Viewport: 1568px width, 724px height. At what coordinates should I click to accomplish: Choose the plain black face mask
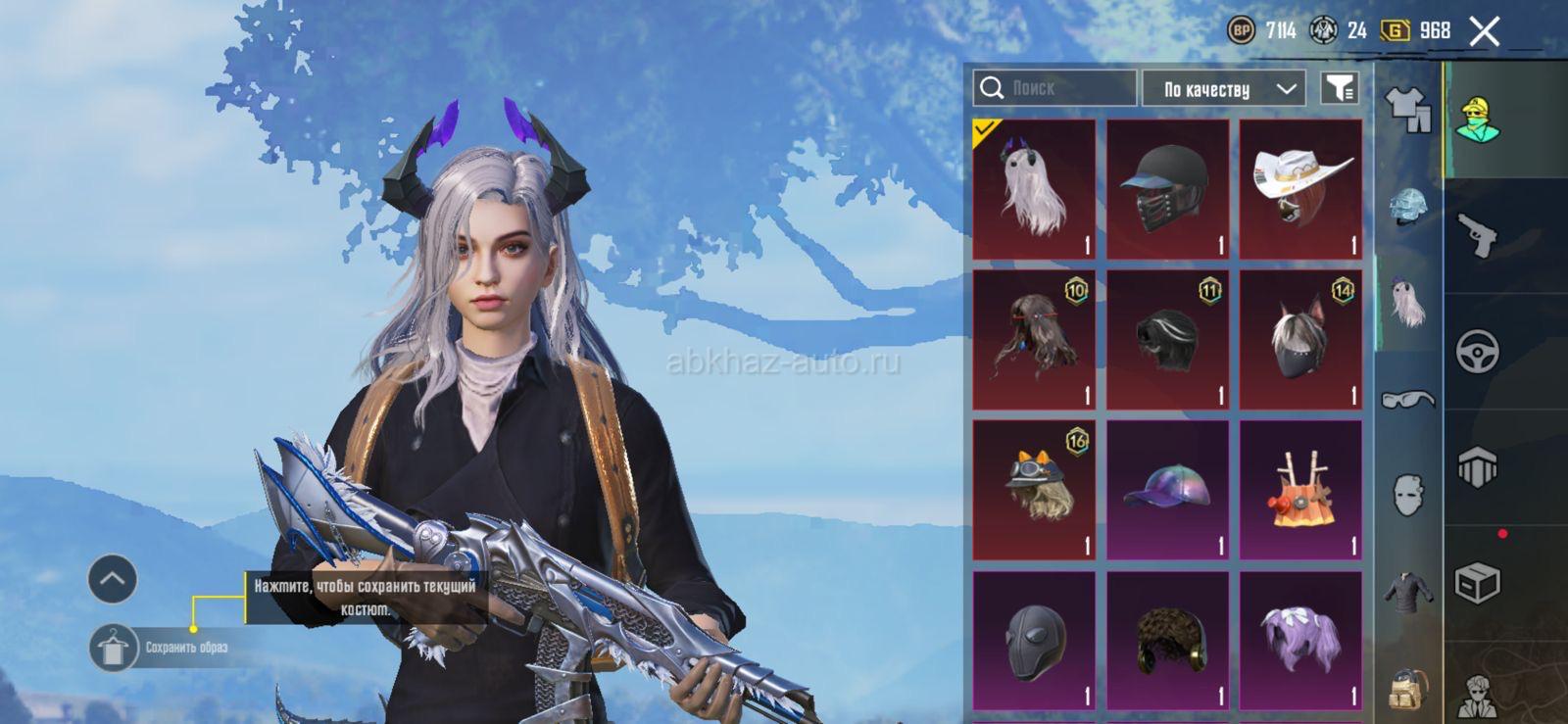pyautogui.click(x=1034, y=641)
